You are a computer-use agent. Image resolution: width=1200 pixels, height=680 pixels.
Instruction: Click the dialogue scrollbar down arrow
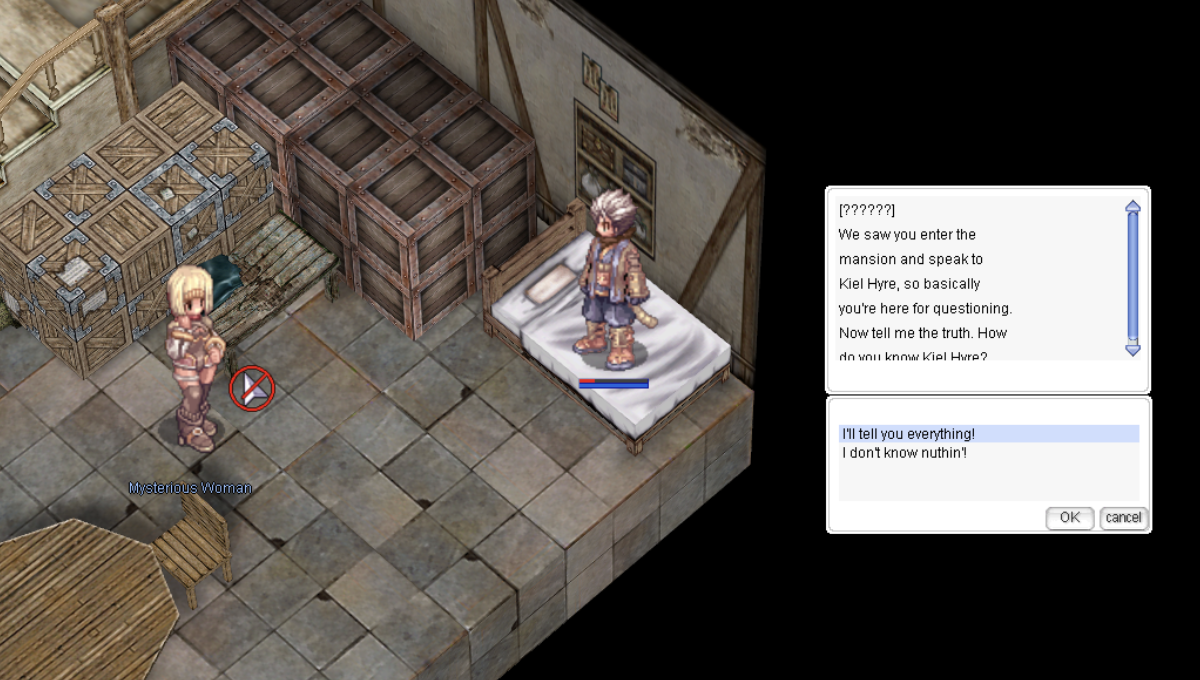pyautogui.click(x=1133, y=349)
